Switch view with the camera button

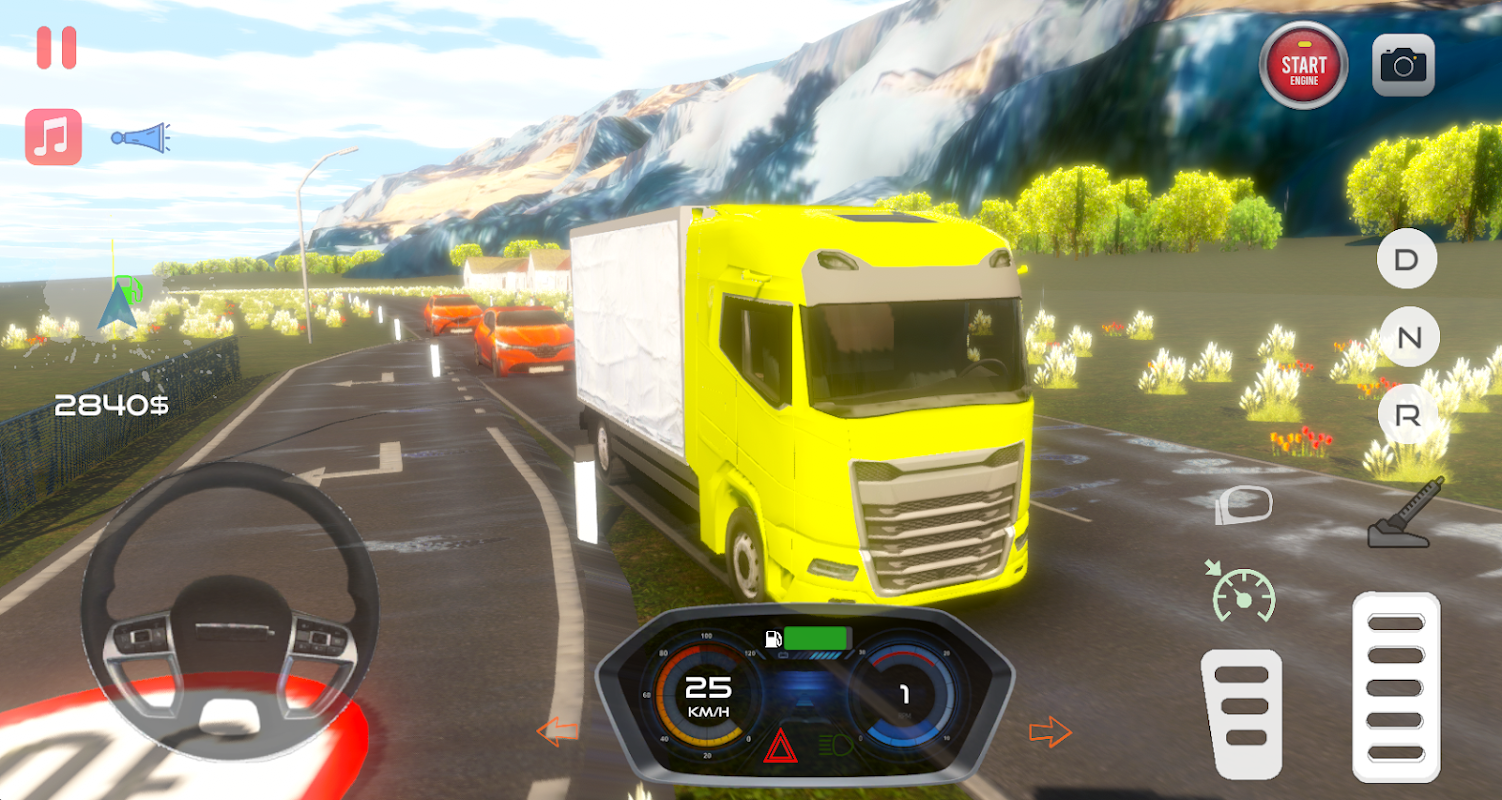click(1403, 66)
